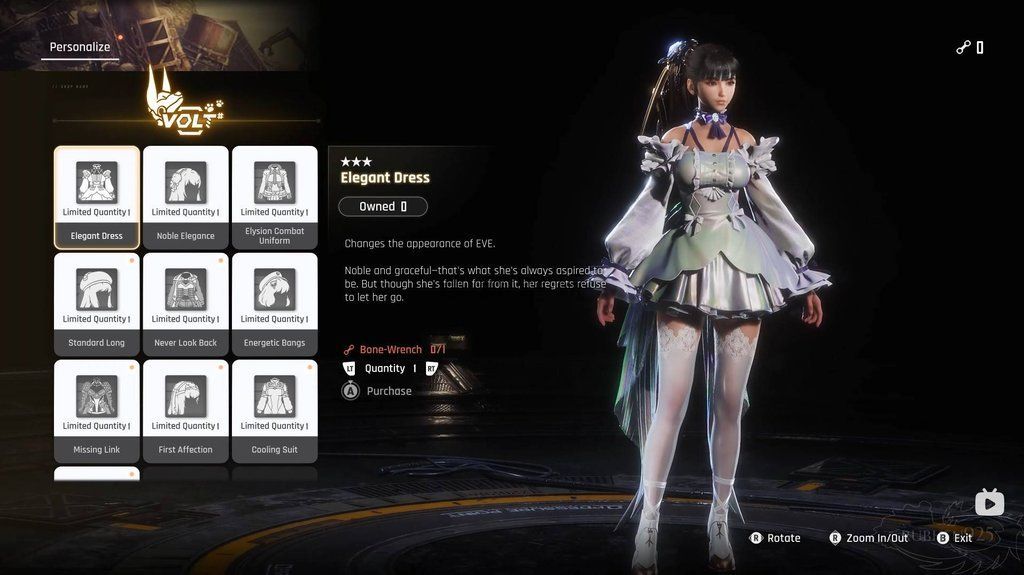This screenshot has height=575, width=1024.
Task: Pick the Standard Long hairstyle tile
Action: pyautogui.click(x=97, y=304)
